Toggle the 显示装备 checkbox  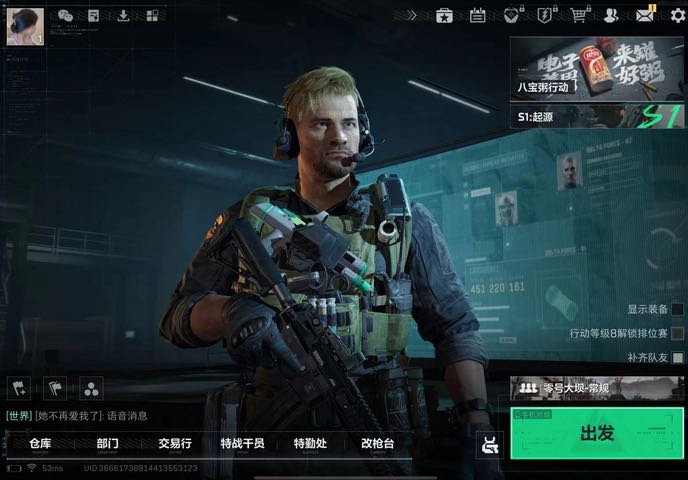[678, 310]
